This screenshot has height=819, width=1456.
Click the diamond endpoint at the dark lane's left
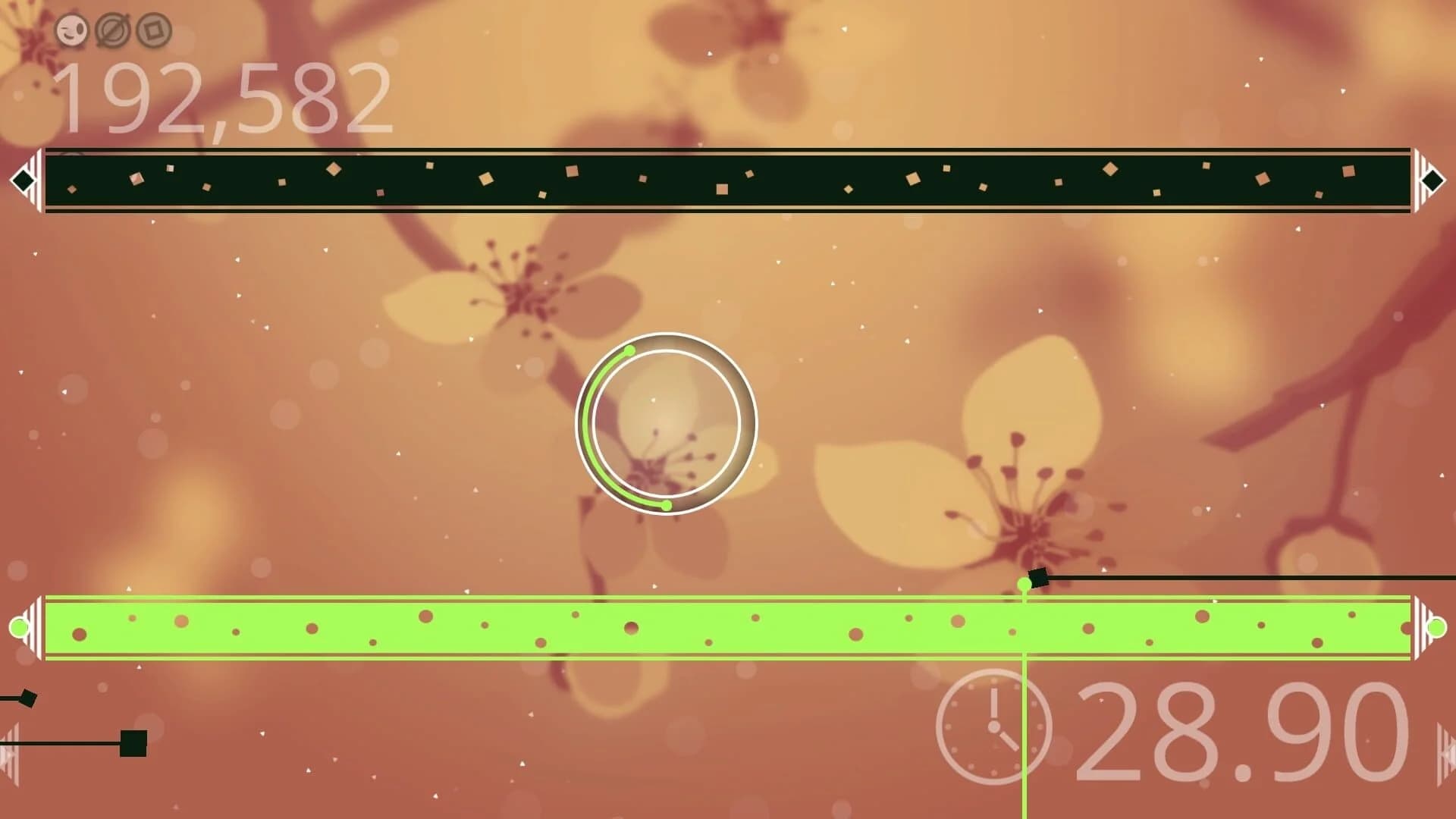click(24, 180)
